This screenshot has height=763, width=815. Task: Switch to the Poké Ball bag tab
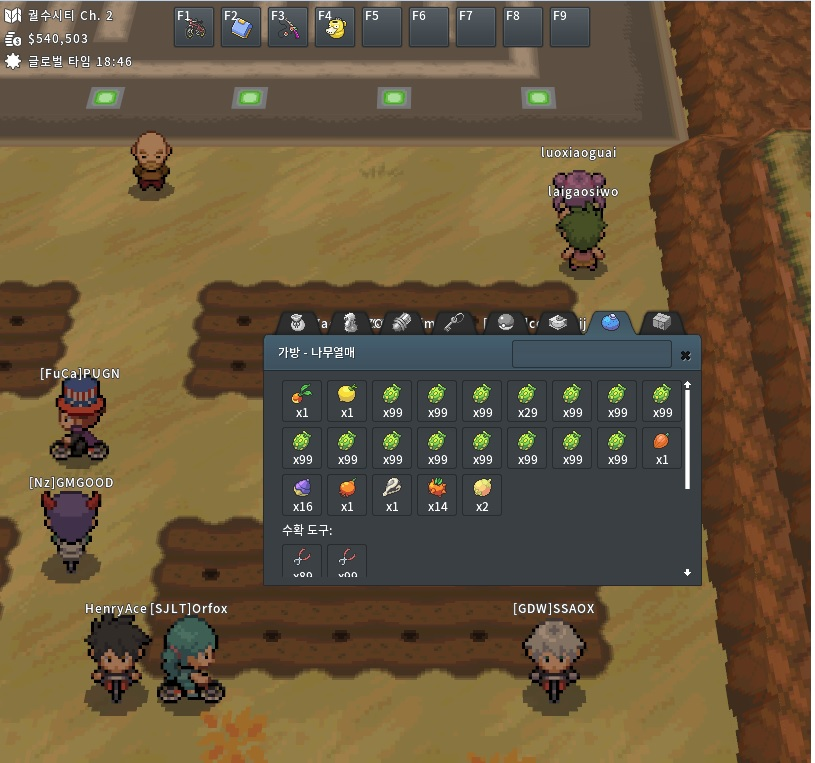pyautogui.click(x=506, y=322)
